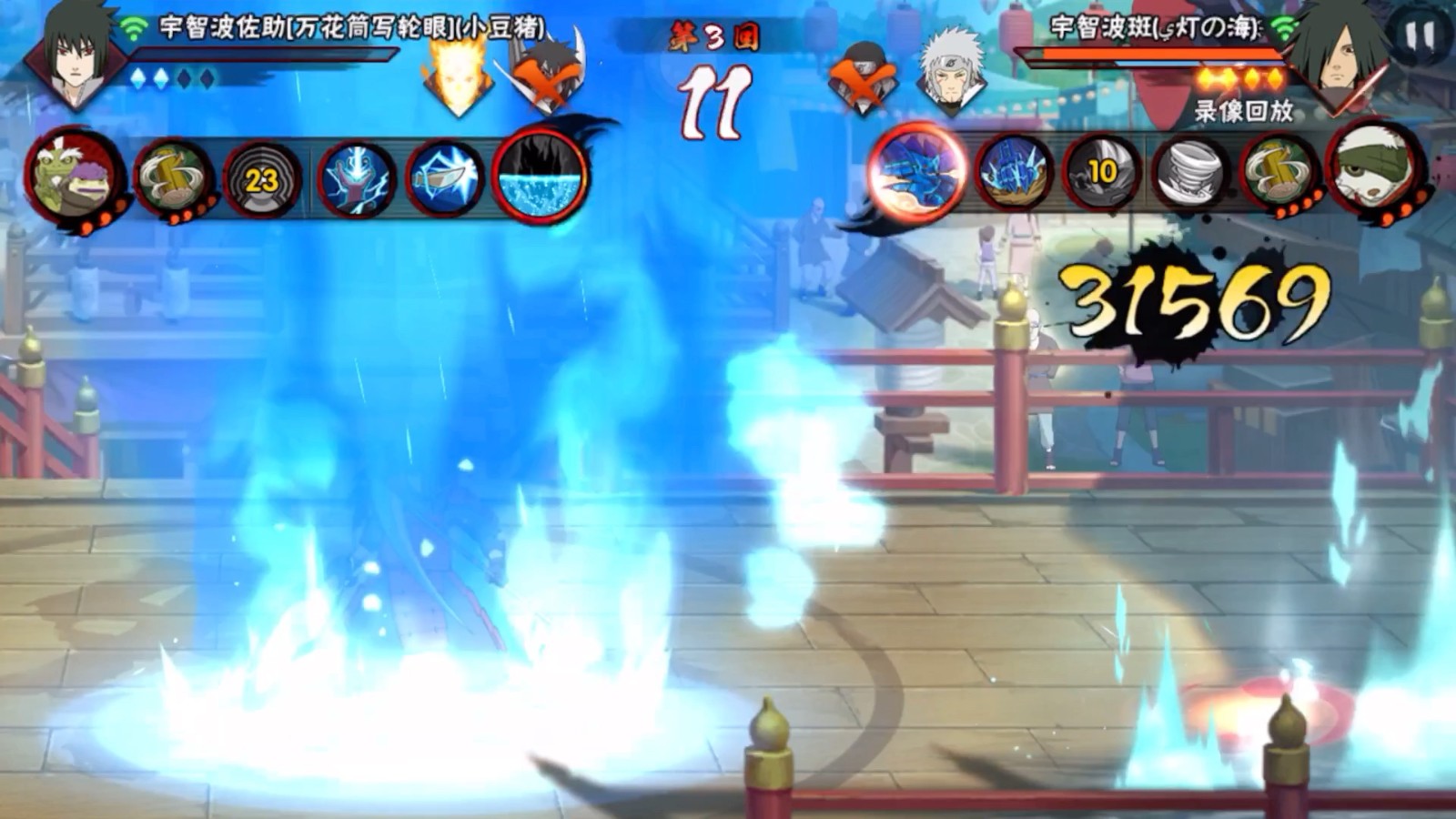1456x819 pixels.
Task: Use the lightning hand Chidori skill
Action: tap(356, 180)
